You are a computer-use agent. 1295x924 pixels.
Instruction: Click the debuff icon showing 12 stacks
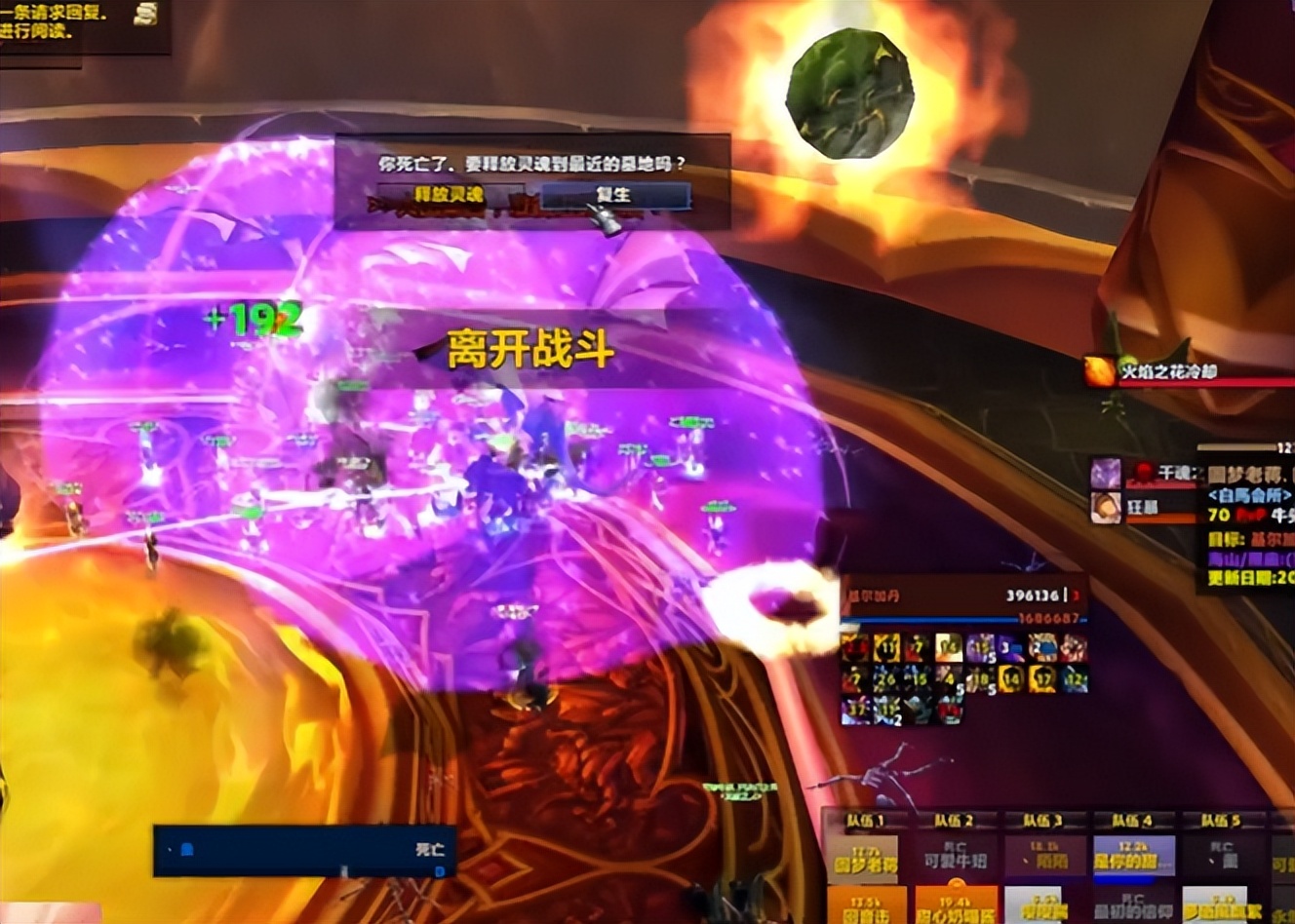tap(1075, 678)
